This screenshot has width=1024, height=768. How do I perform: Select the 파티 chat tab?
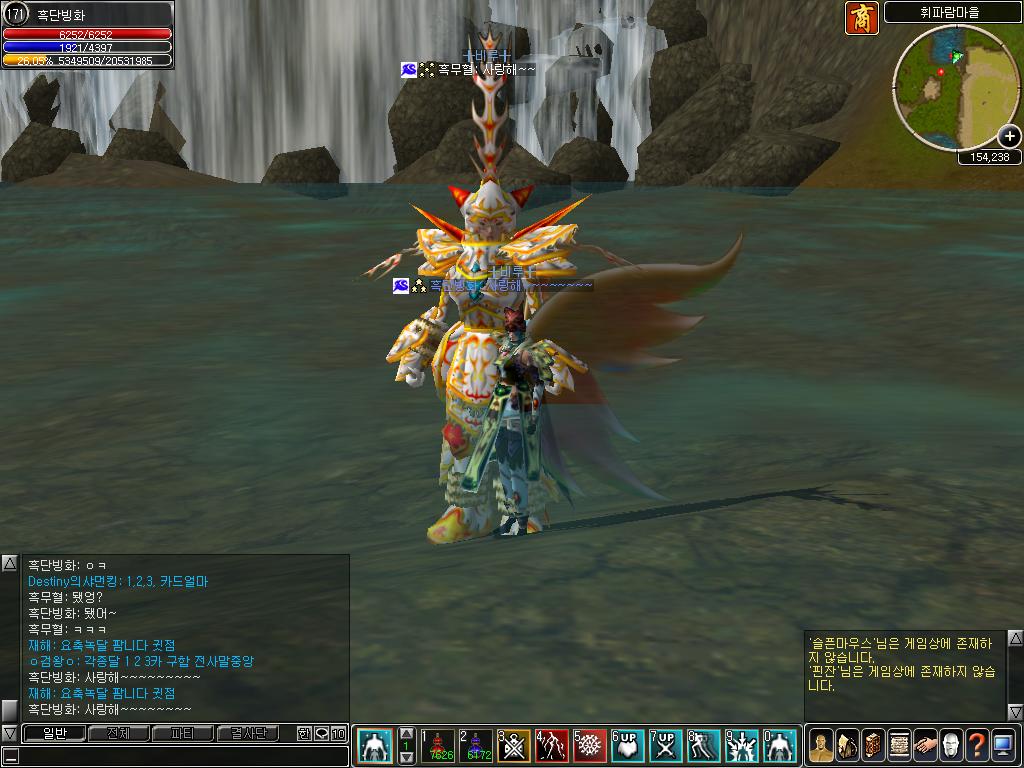coord(182,733)
